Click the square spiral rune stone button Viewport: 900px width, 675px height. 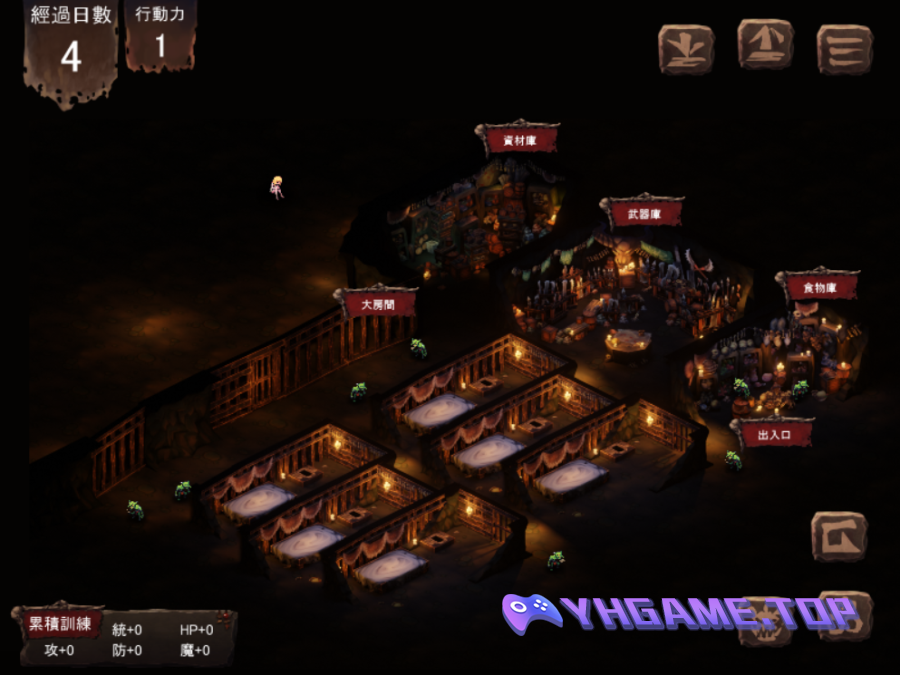[x=838, y=537]
